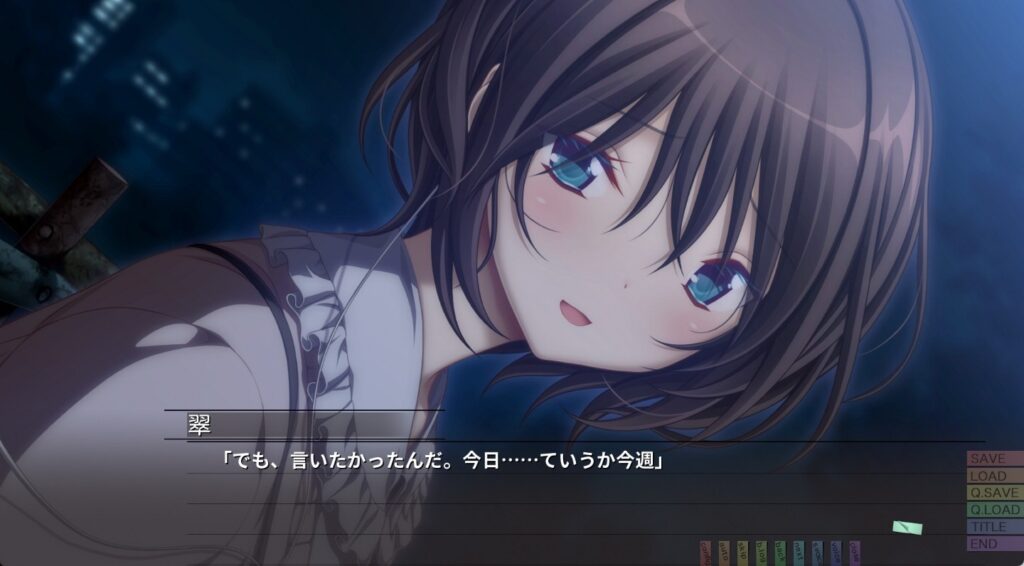
Task: Click the green back tab
Action: (780, 552)
